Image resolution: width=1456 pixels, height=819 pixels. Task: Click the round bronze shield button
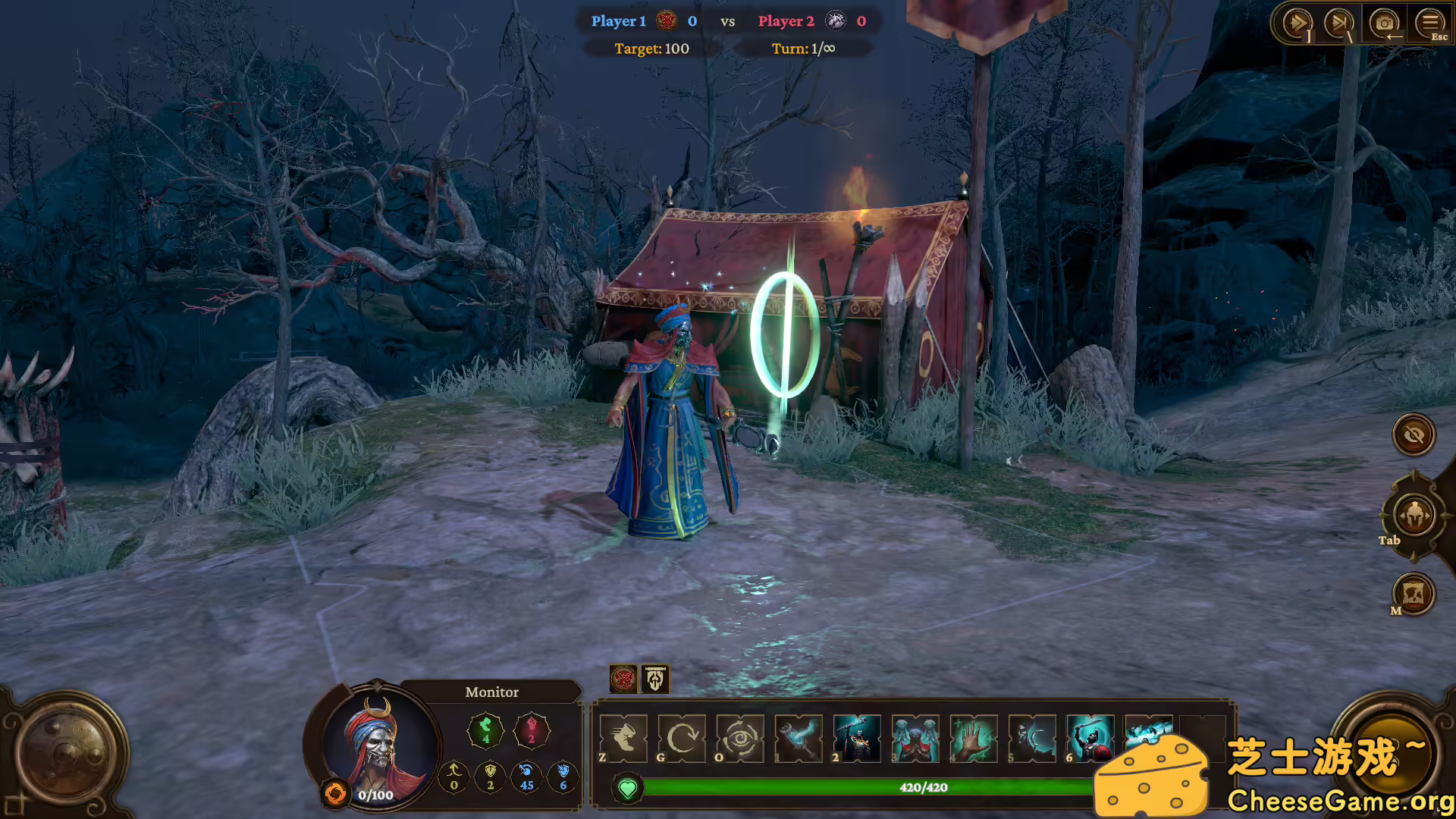[67, 751]
